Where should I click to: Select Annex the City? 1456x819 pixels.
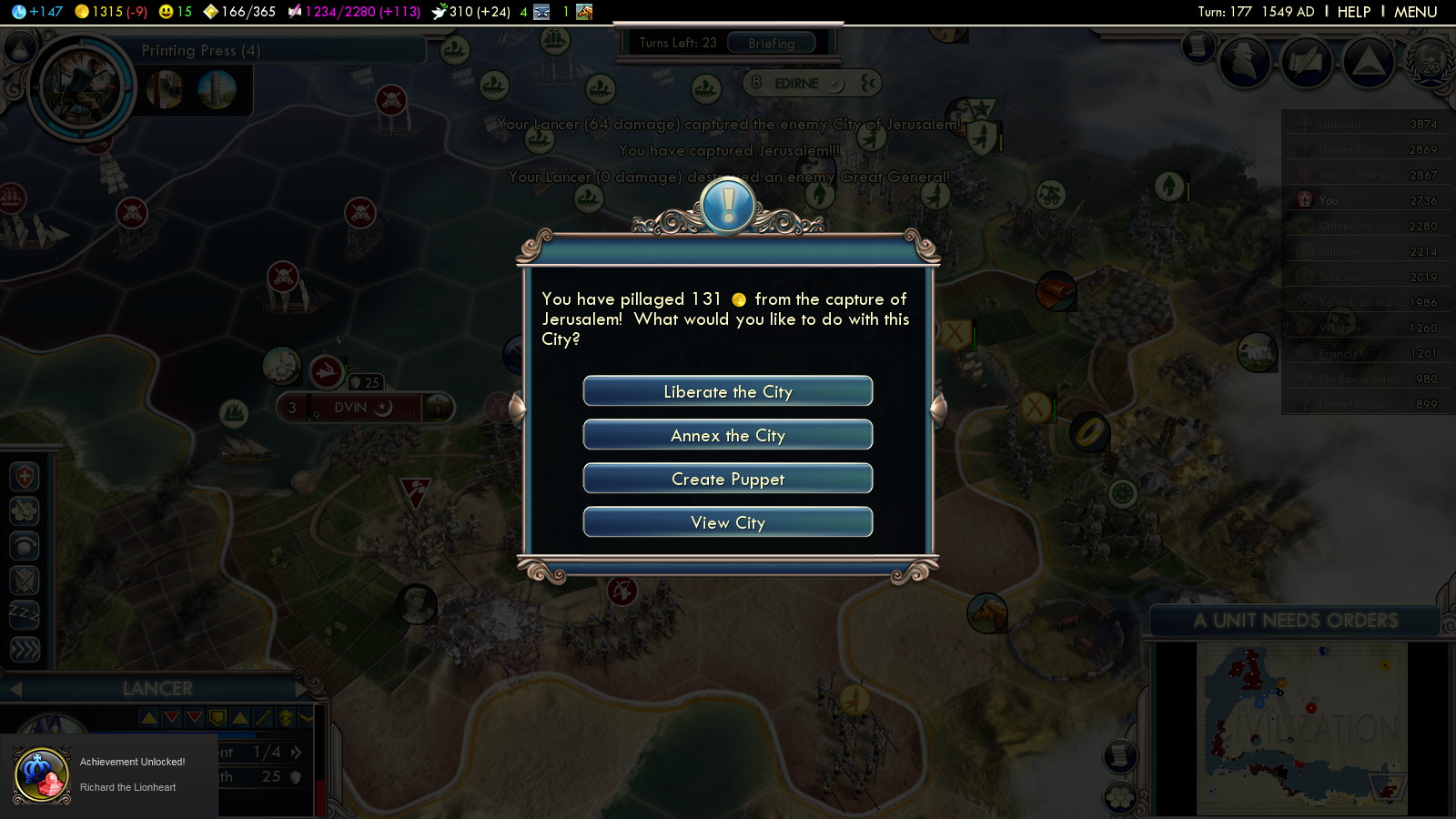coord(728,435)
